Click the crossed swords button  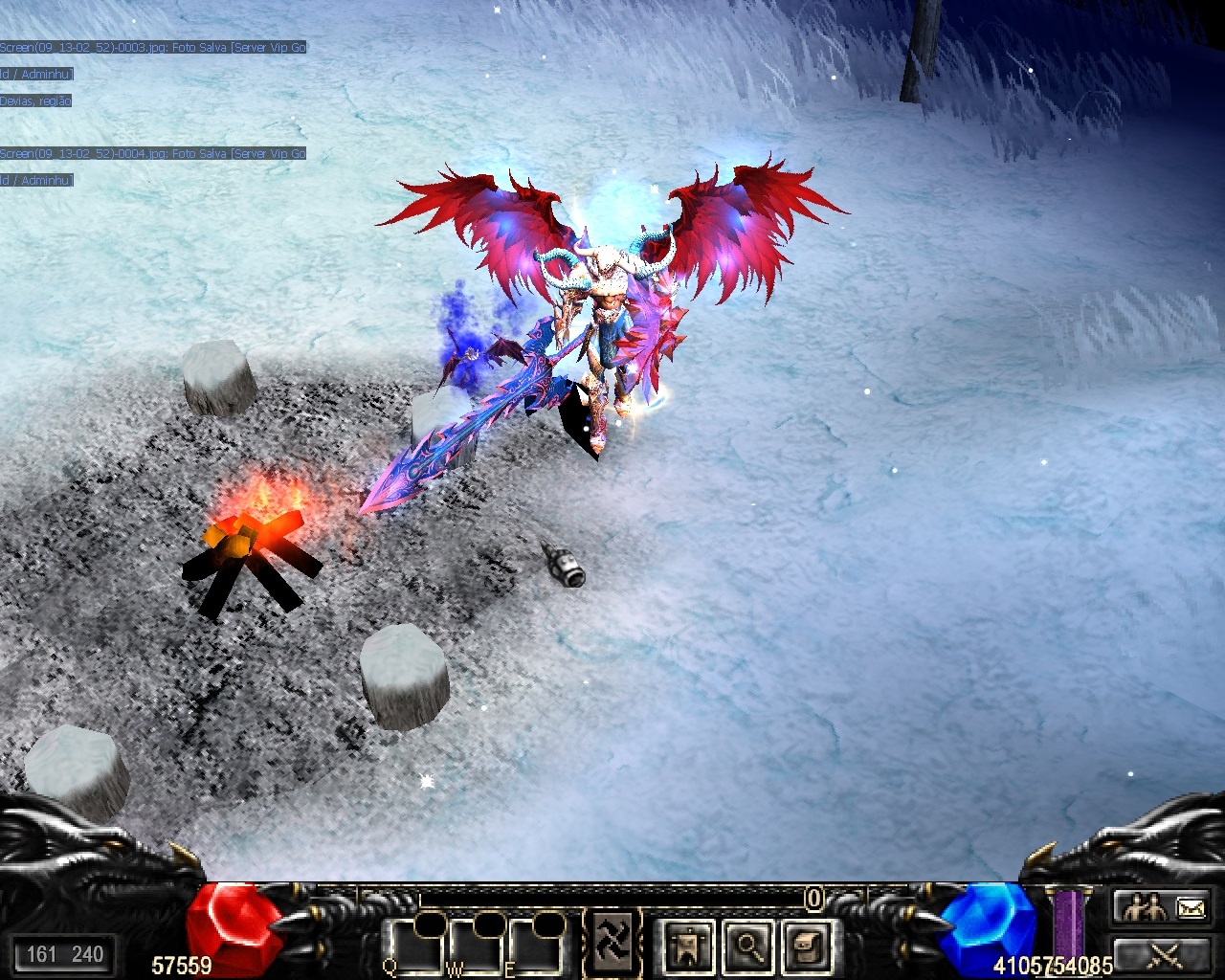[x=1165, y=953]
